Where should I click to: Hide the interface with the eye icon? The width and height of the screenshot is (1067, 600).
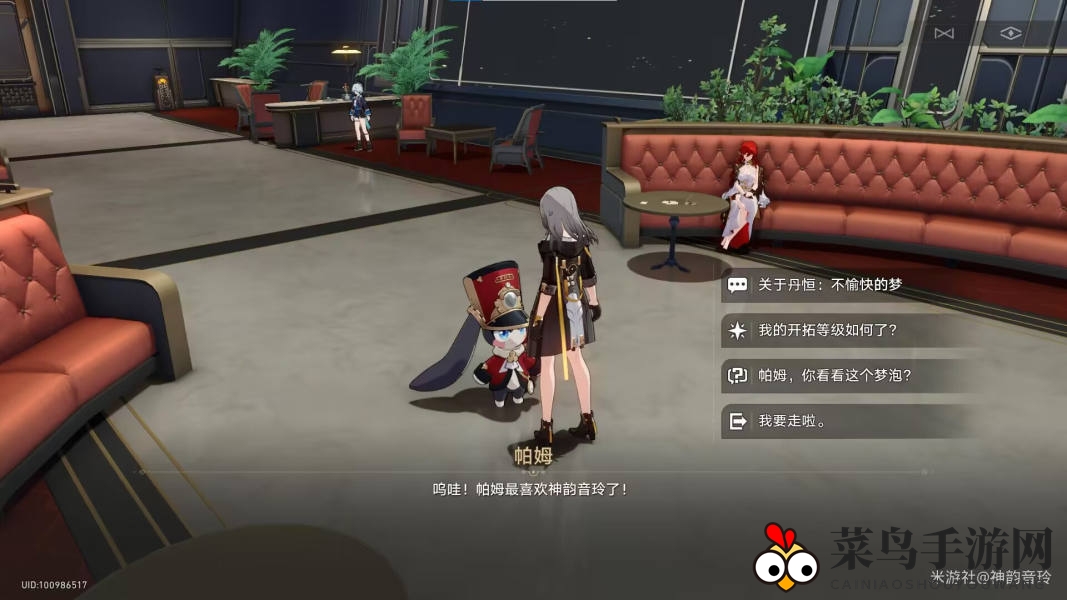pos(1011,33)
